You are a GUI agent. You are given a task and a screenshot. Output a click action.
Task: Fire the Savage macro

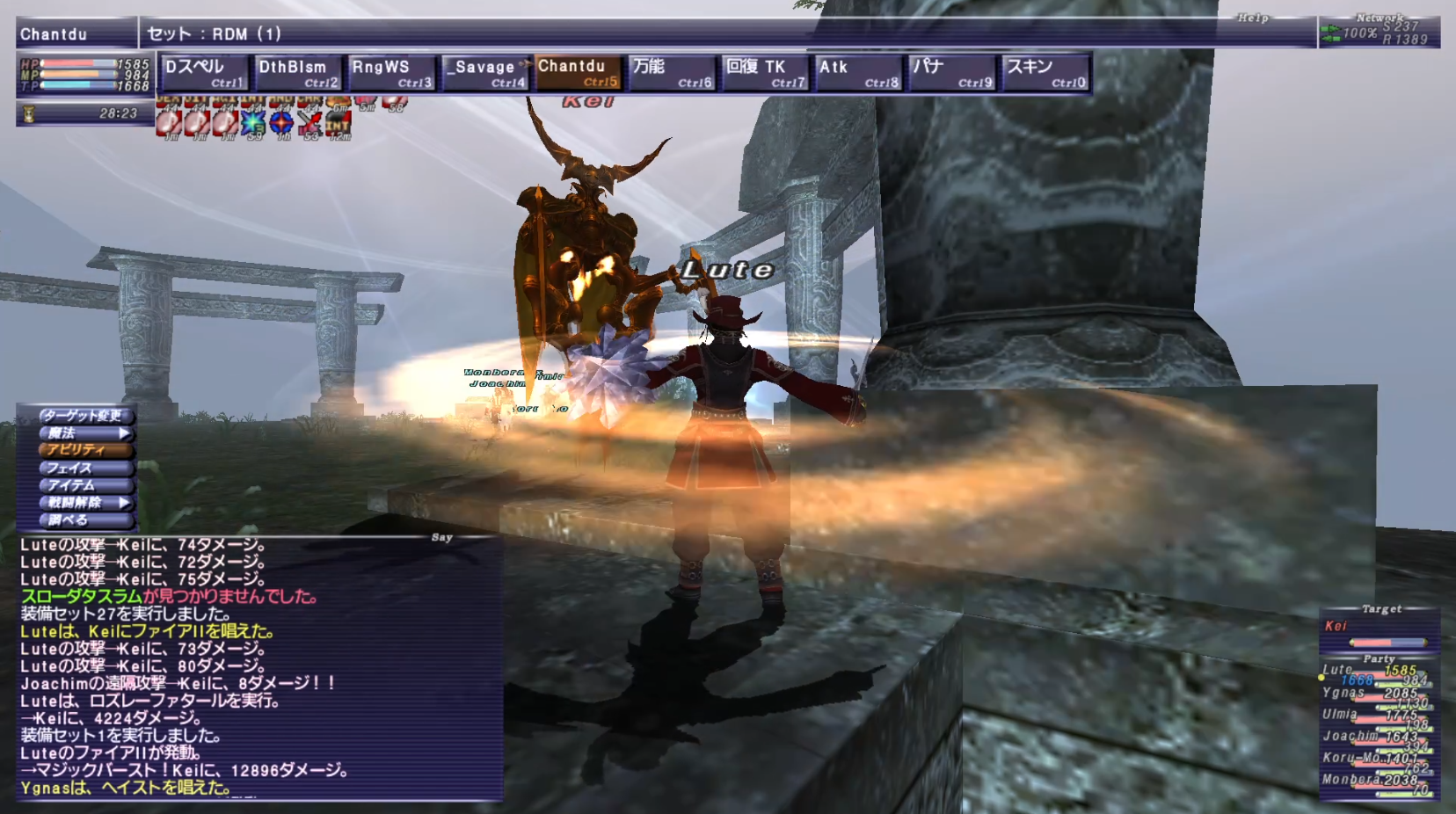tap(484, 73)
